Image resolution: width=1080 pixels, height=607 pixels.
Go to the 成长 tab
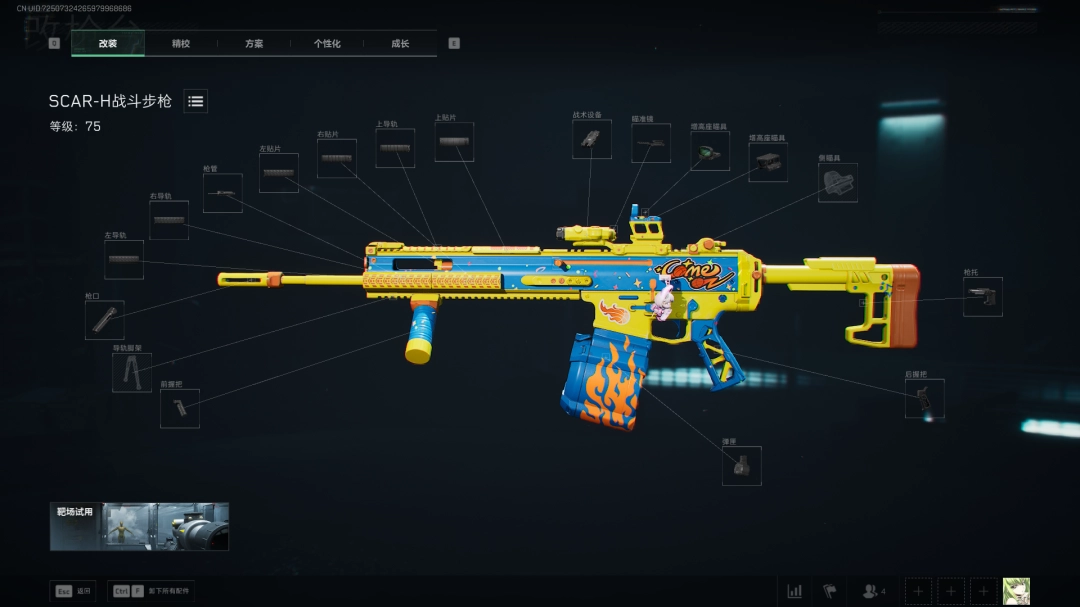click(400, 44)
